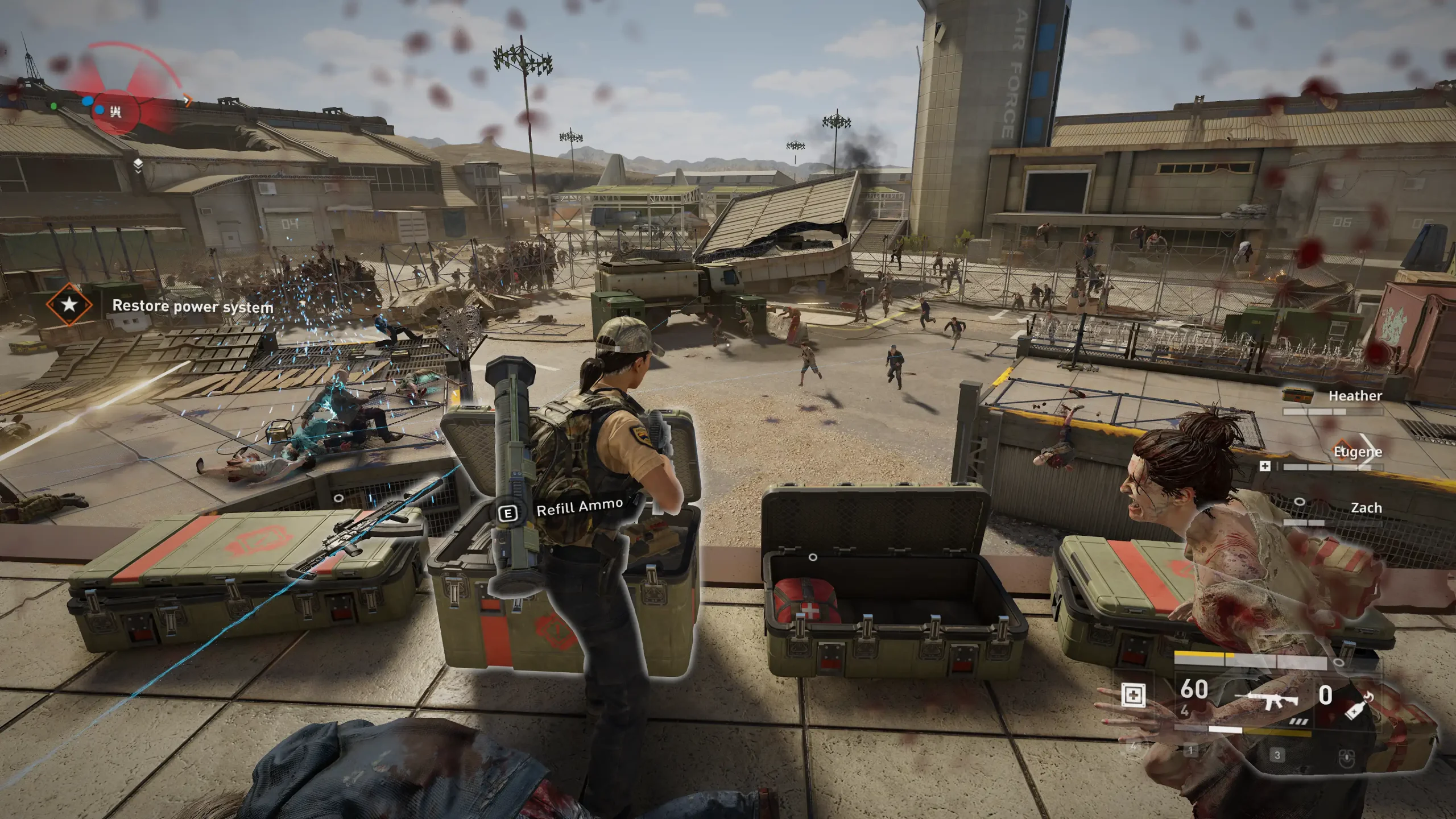
Task: Click the orange chevron marker beside radar
Action: [188, 101]
